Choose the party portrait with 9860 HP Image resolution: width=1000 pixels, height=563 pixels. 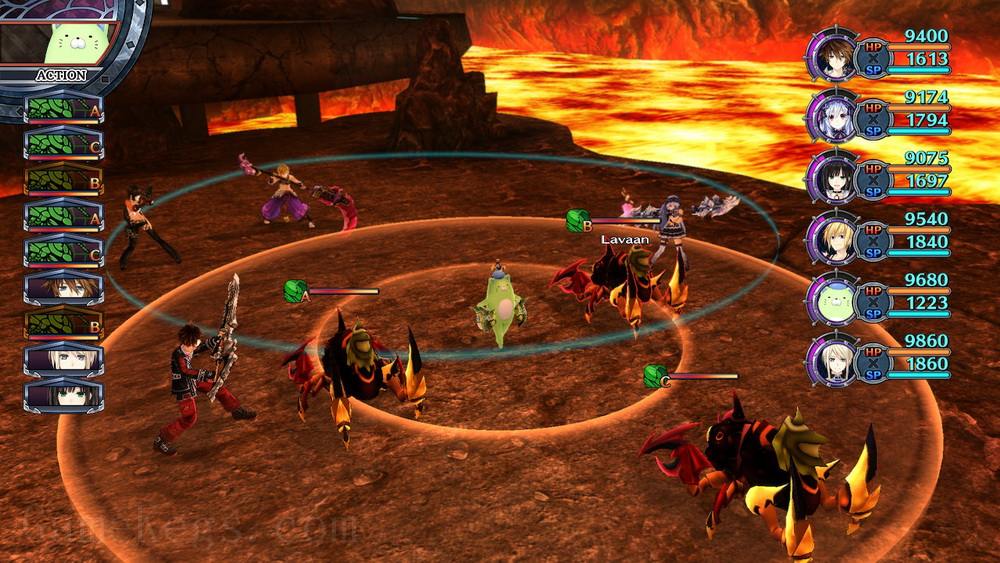(832, 361)
